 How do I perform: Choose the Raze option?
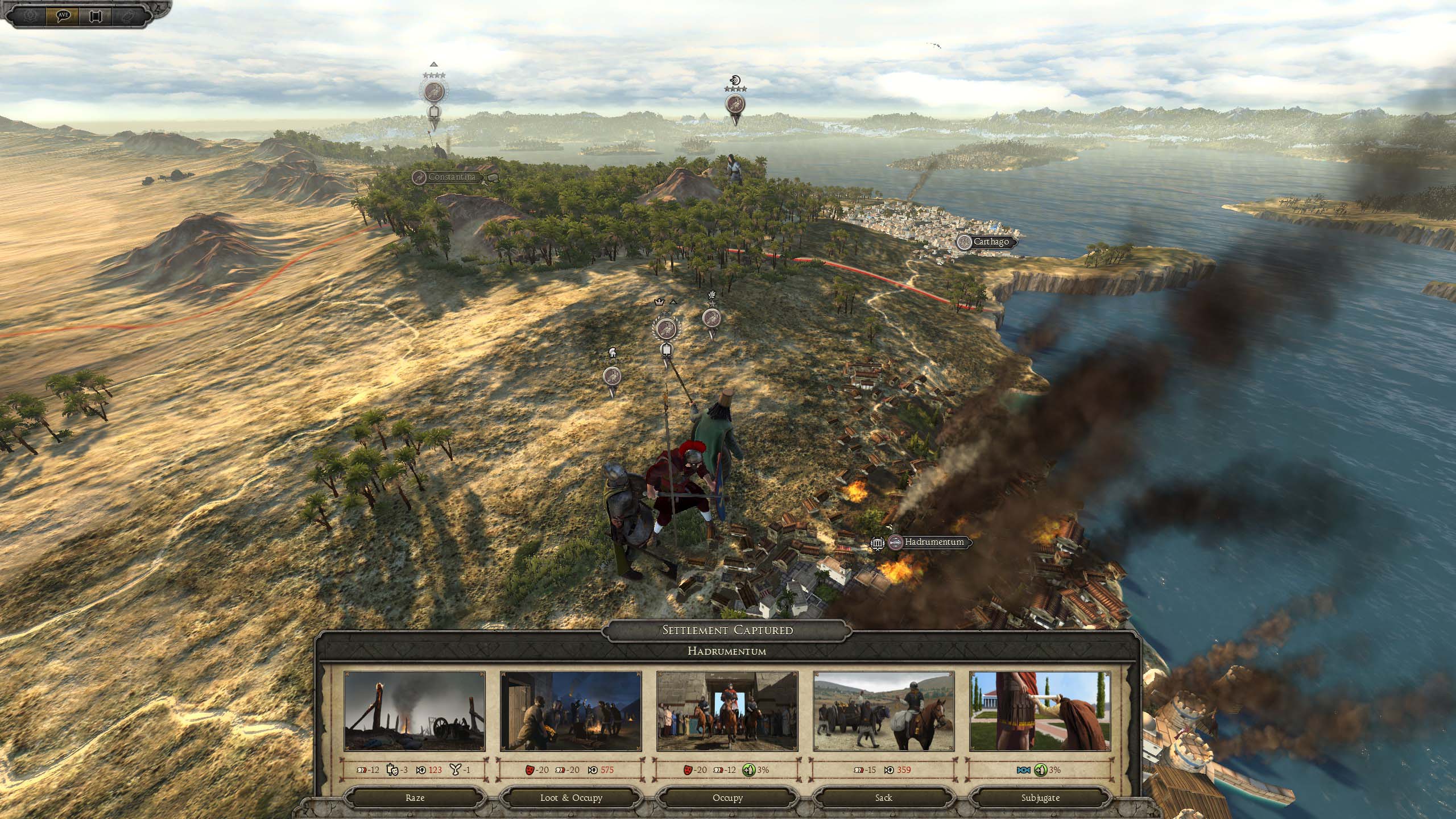coord(415,797)
